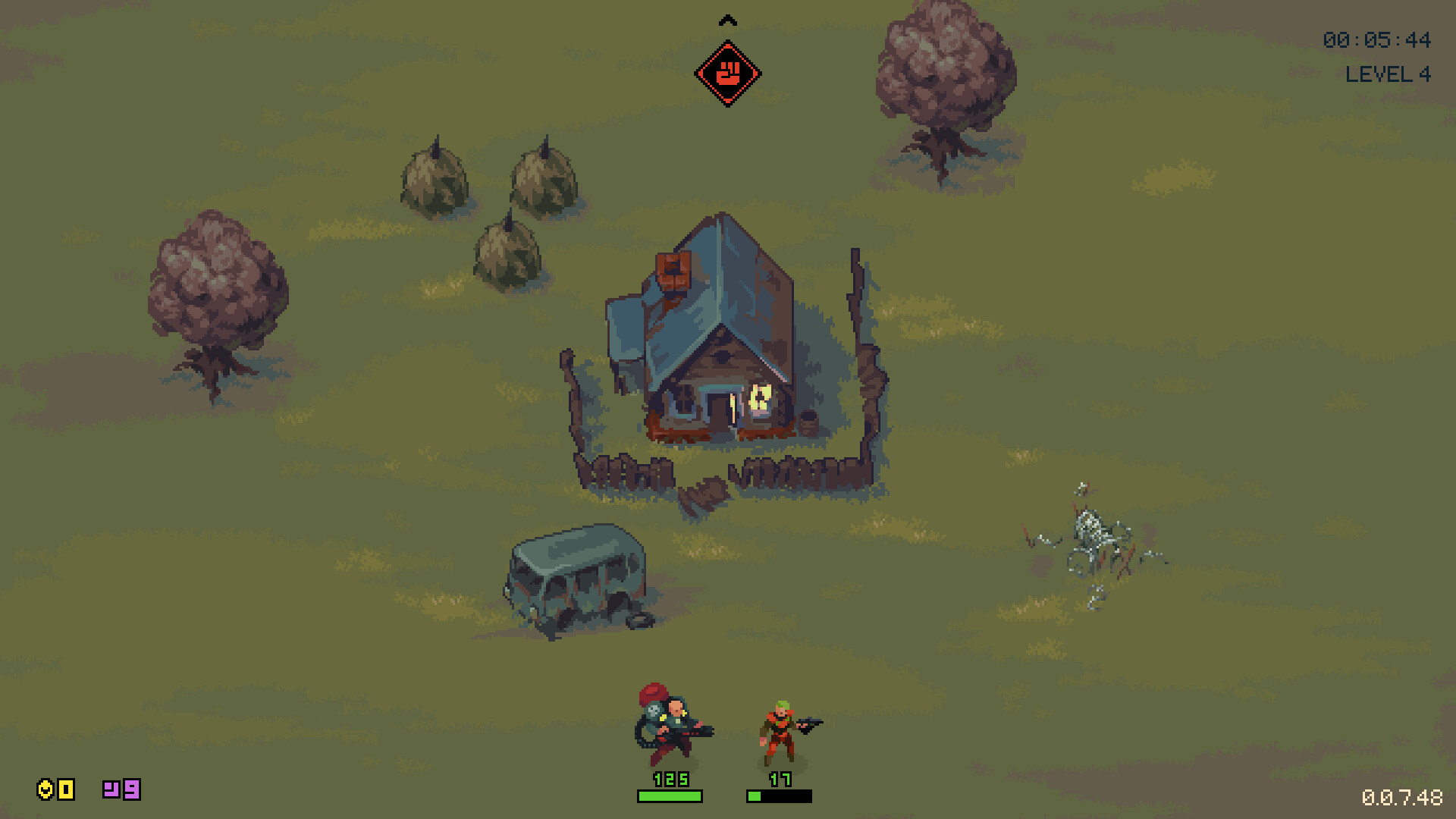
Task: Click the chevron arrow above the fist marker
Action: 729,20
